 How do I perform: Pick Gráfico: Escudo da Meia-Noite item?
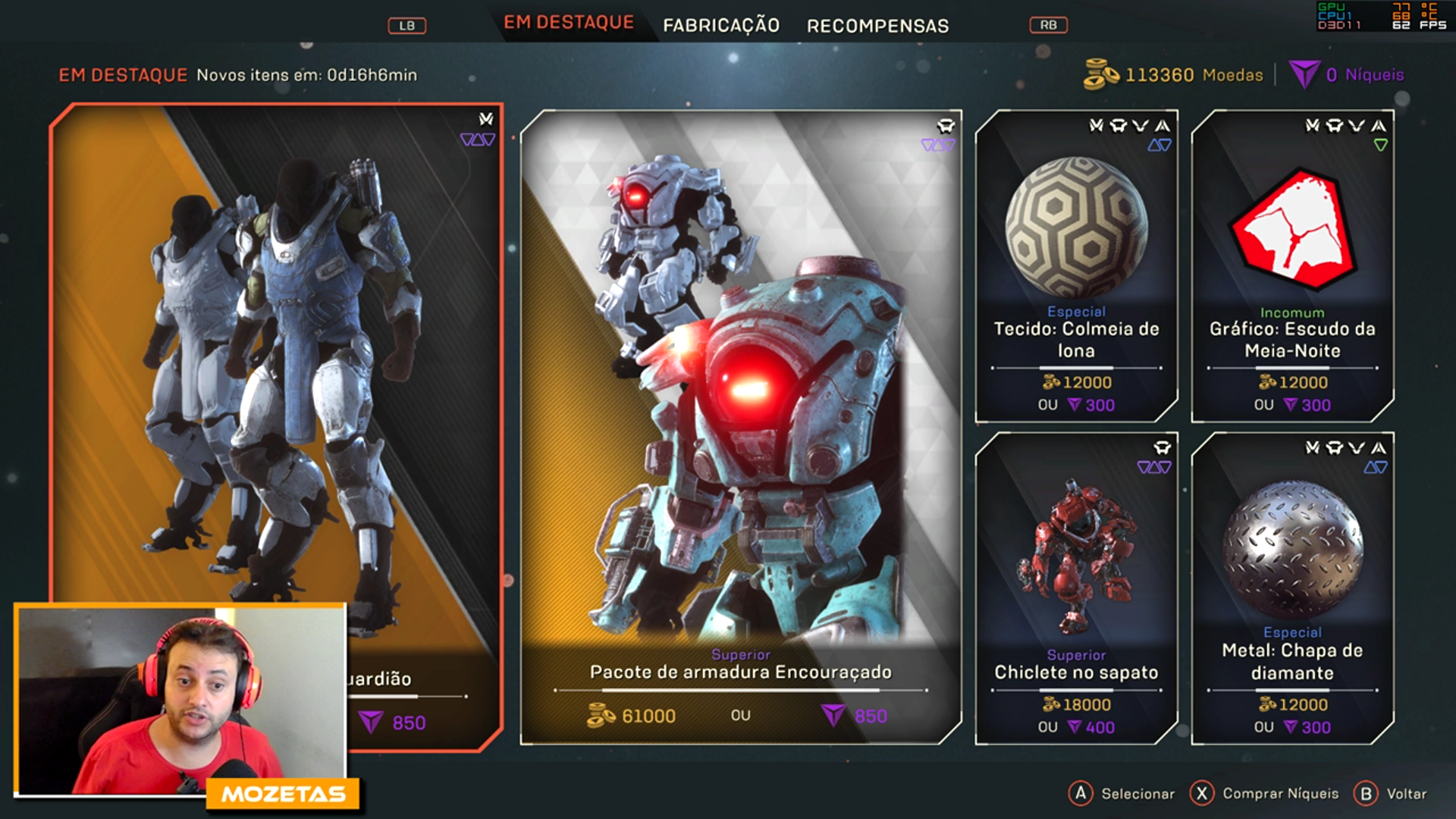(1292, 265)
